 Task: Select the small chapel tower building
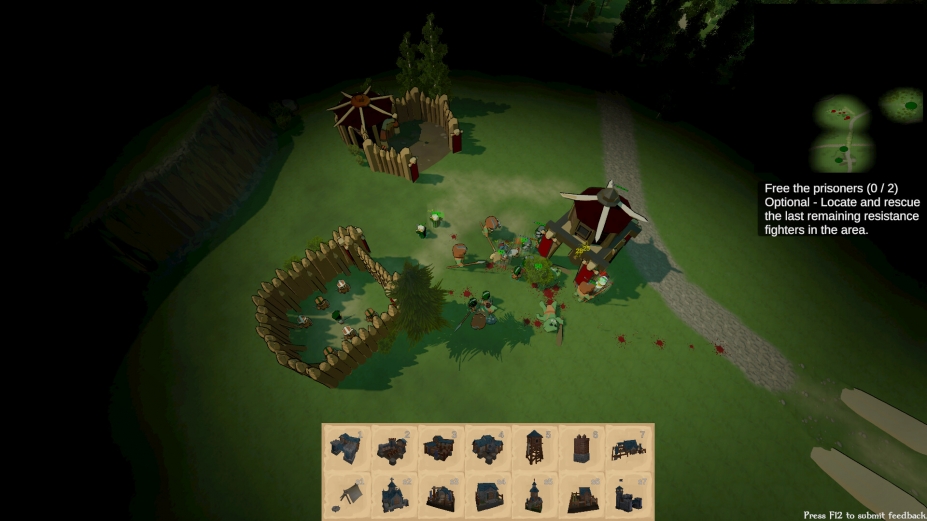point(534,493)
